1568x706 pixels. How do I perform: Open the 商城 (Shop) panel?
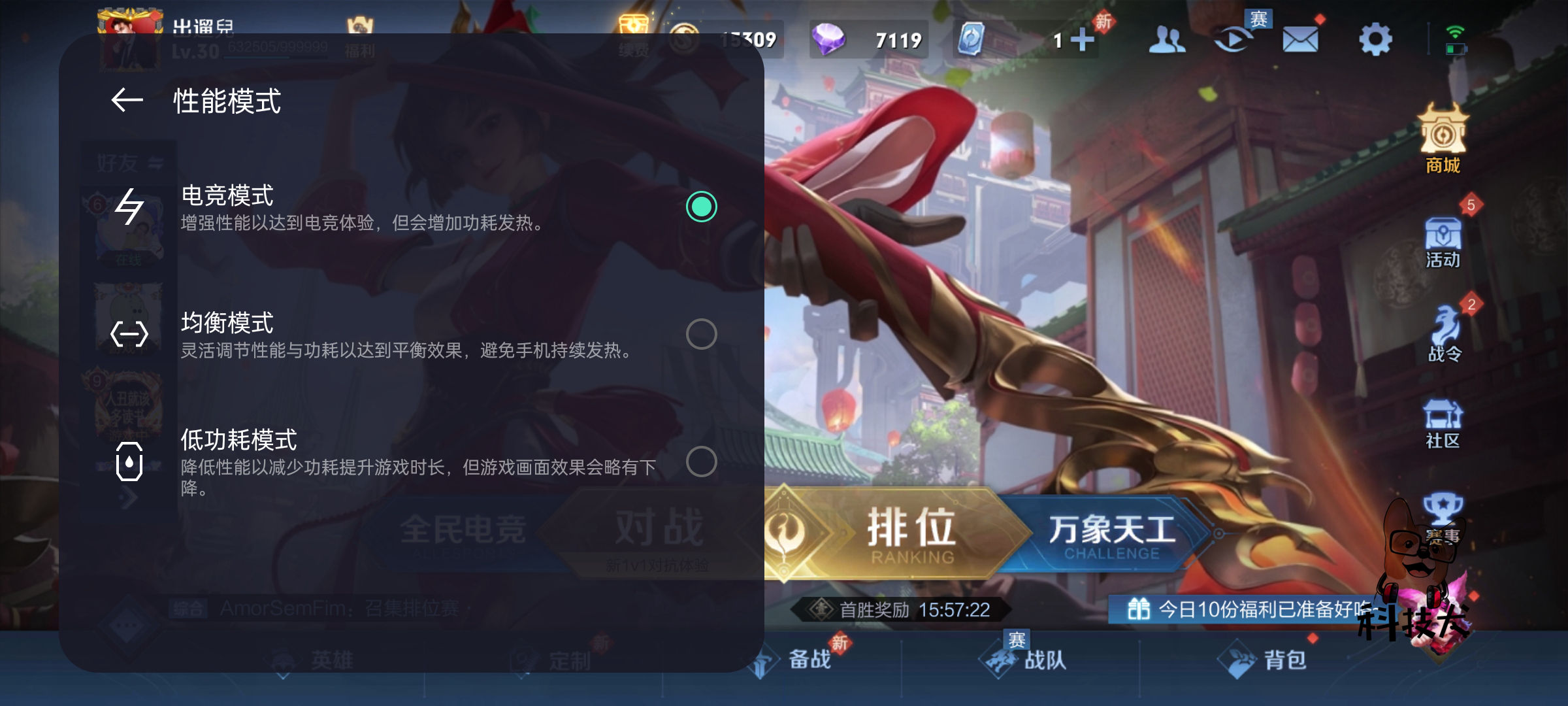[x=1442, y=145]
